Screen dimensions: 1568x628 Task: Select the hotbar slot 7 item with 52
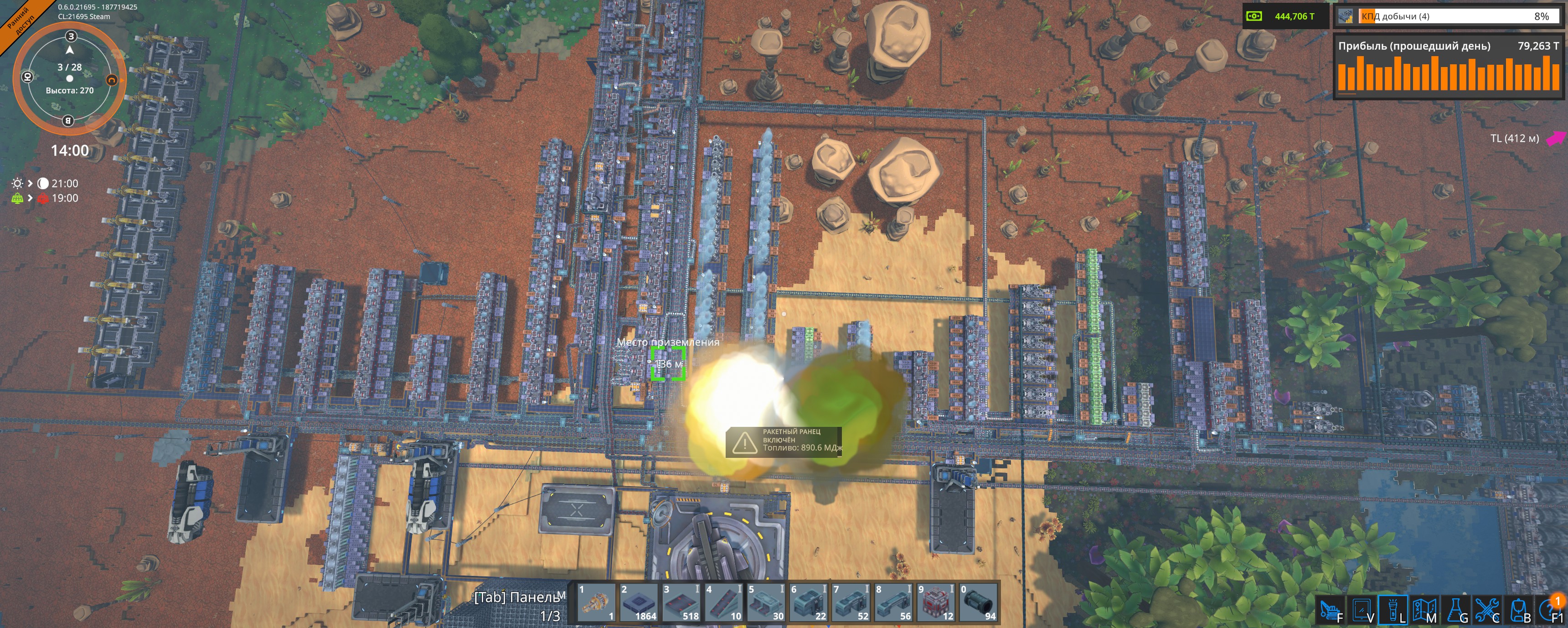(851, 604)
